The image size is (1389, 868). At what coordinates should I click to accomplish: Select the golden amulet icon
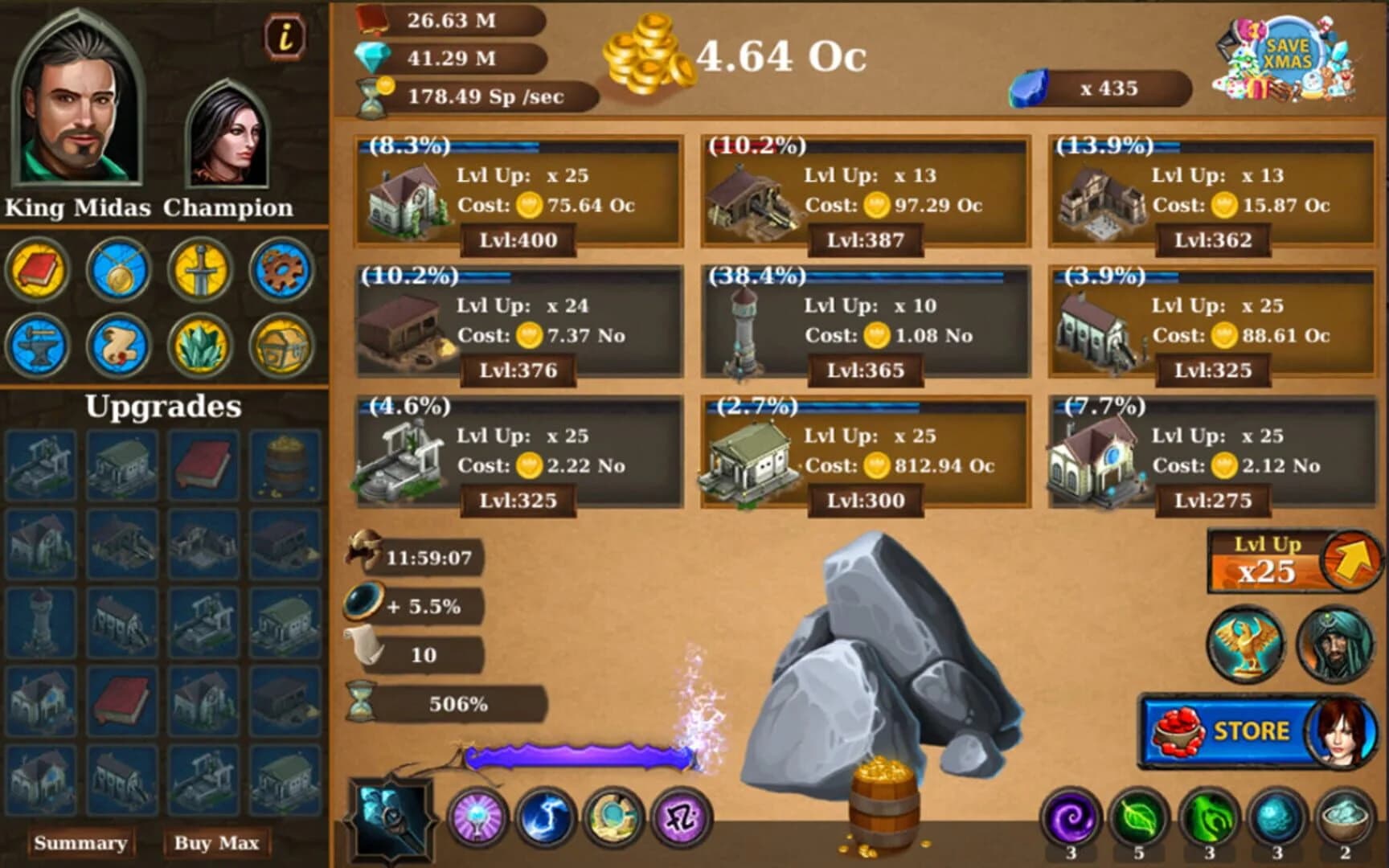click(x=118, y=271)
